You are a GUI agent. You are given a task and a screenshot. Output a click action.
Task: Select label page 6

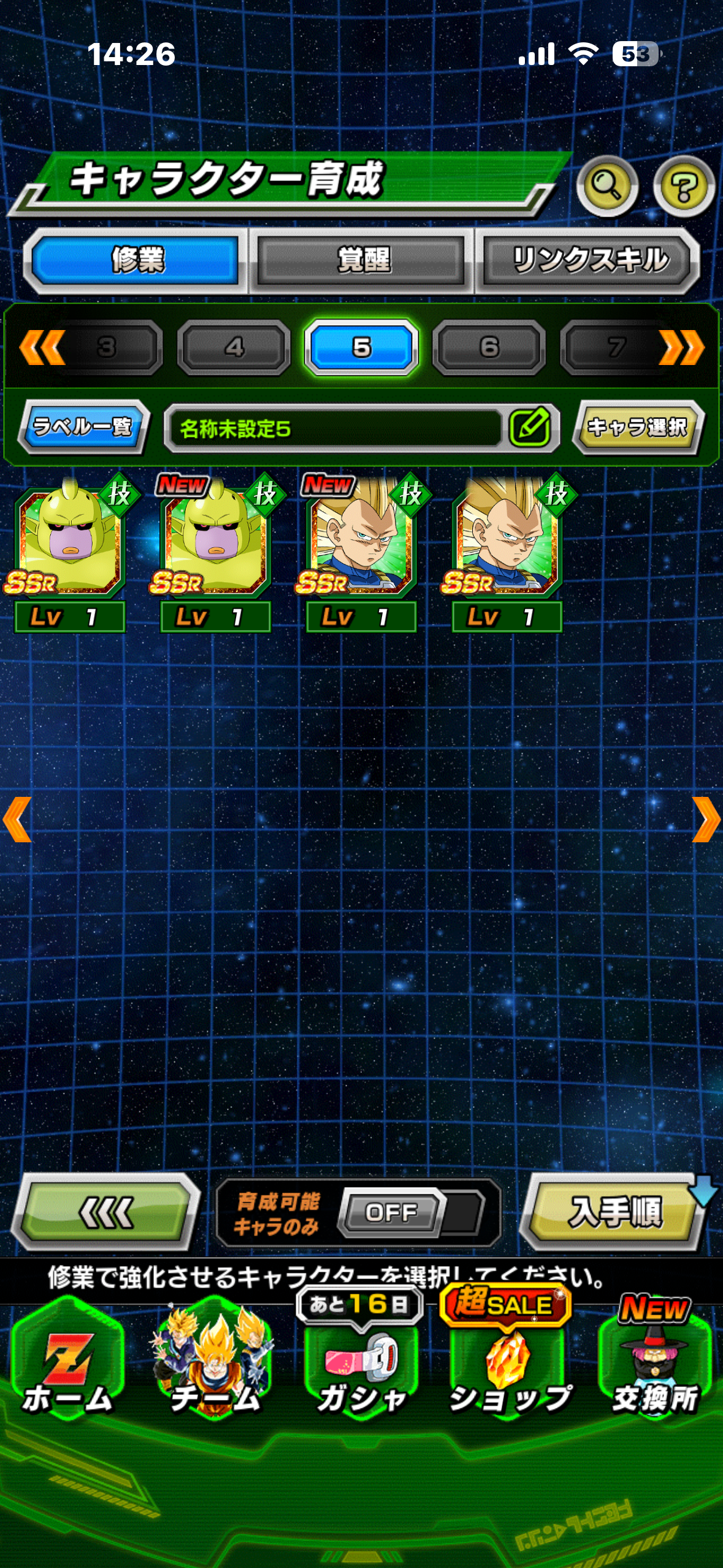(489, 347)
